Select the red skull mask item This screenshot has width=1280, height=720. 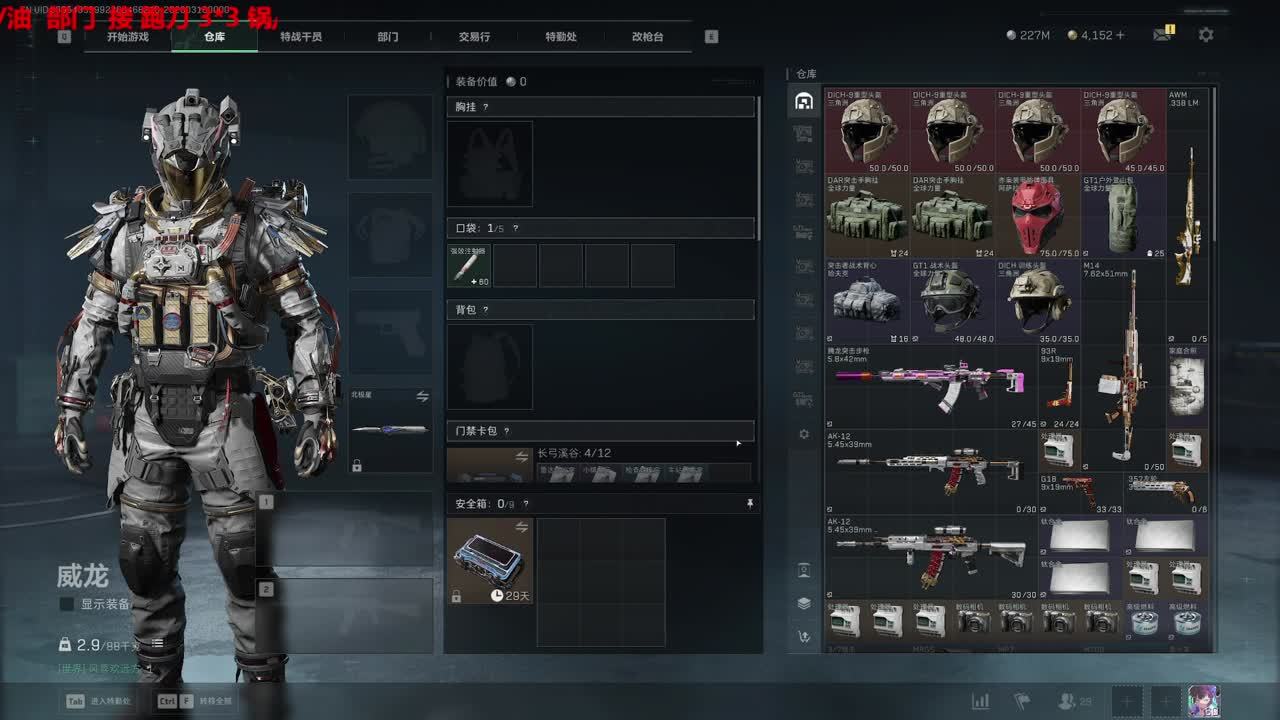click(1037, 216)
